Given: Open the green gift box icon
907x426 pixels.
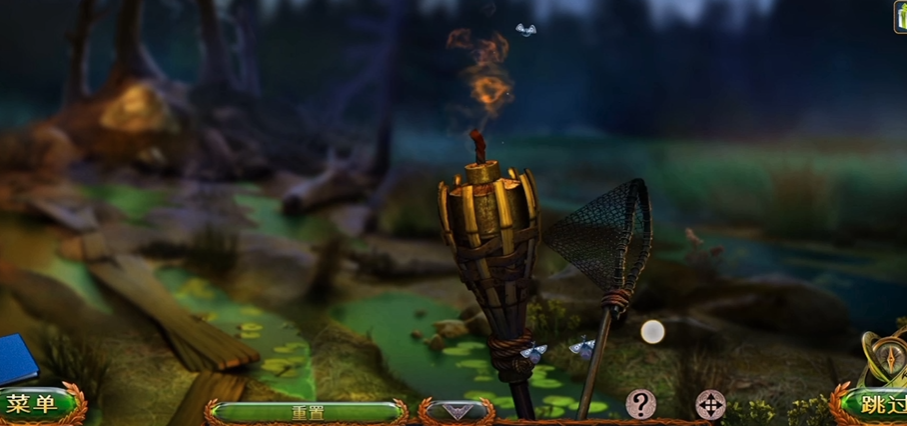Looking at the screenshot, I should tap(900, 17).
